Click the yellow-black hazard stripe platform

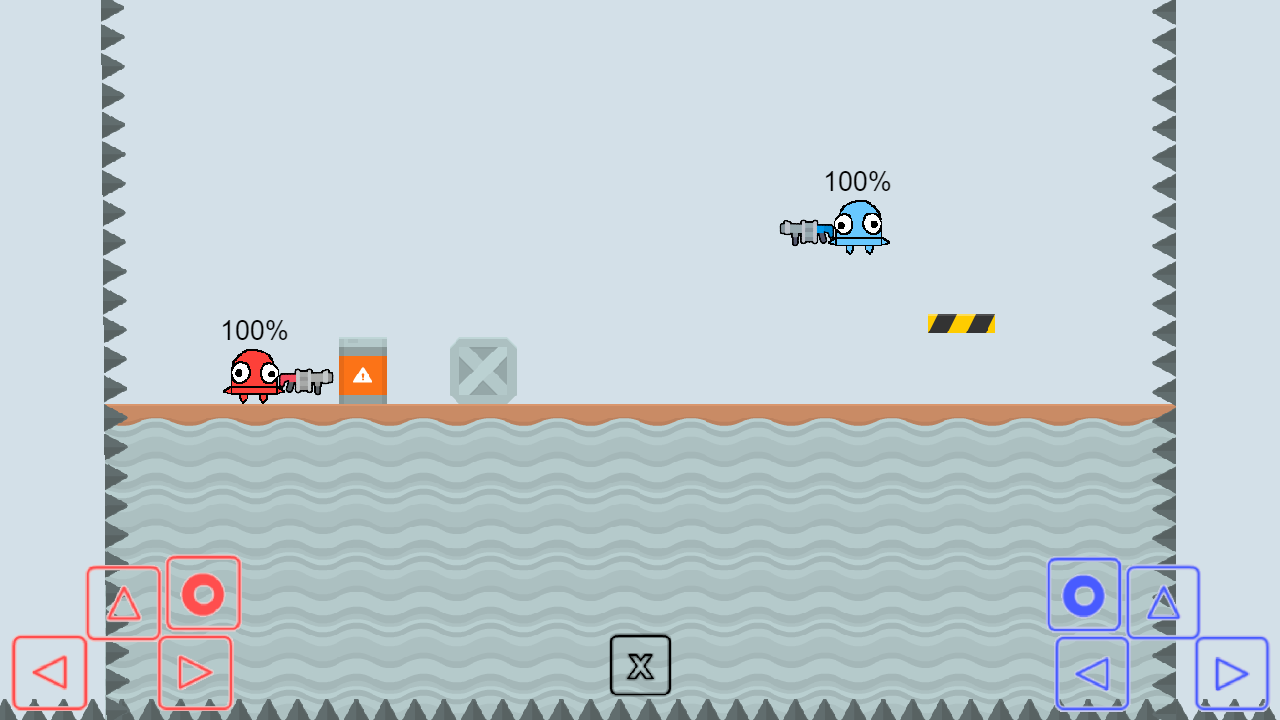pos(960,322)
